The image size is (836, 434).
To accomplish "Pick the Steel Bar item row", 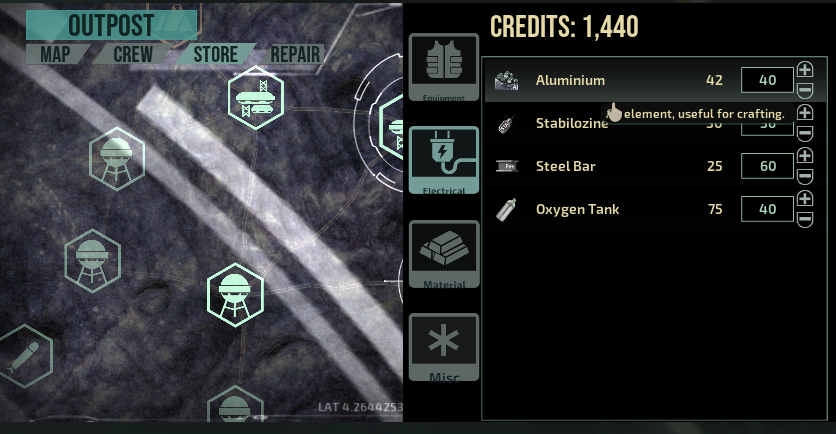I will tap(600, 166).
